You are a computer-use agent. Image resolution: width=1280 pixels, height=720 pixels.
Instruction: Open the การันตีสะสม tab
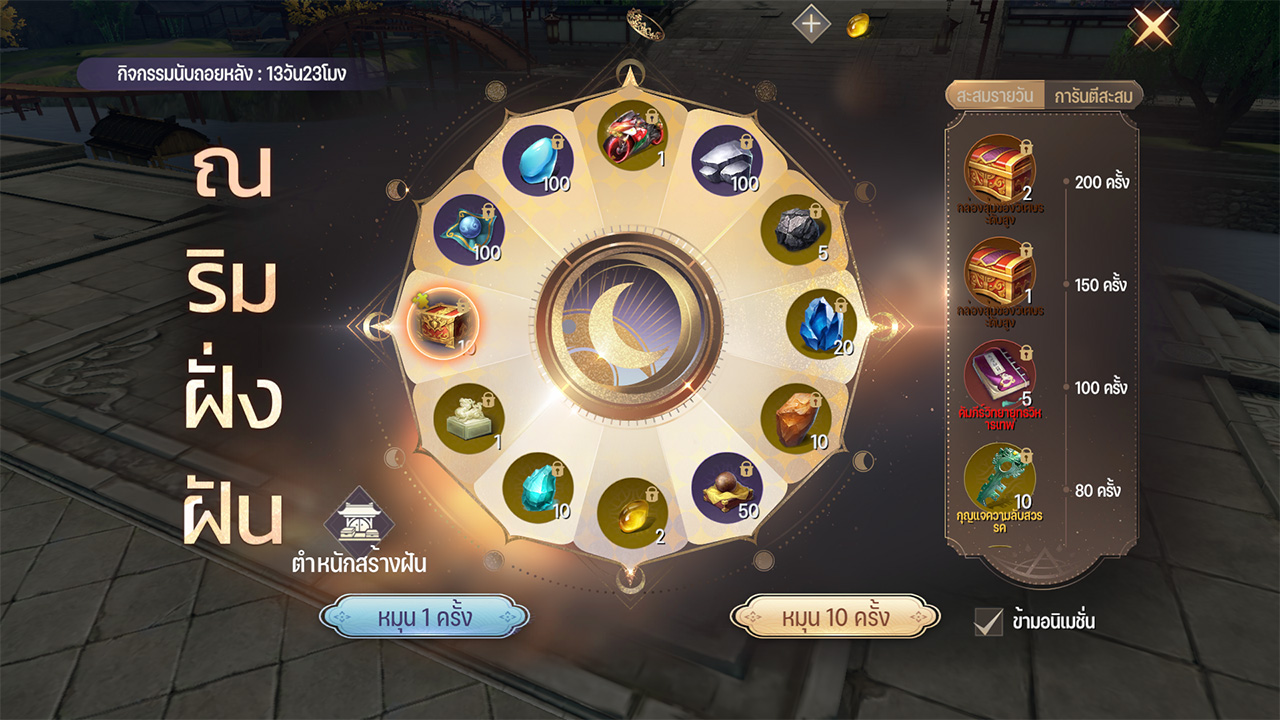pos(1092,96)
